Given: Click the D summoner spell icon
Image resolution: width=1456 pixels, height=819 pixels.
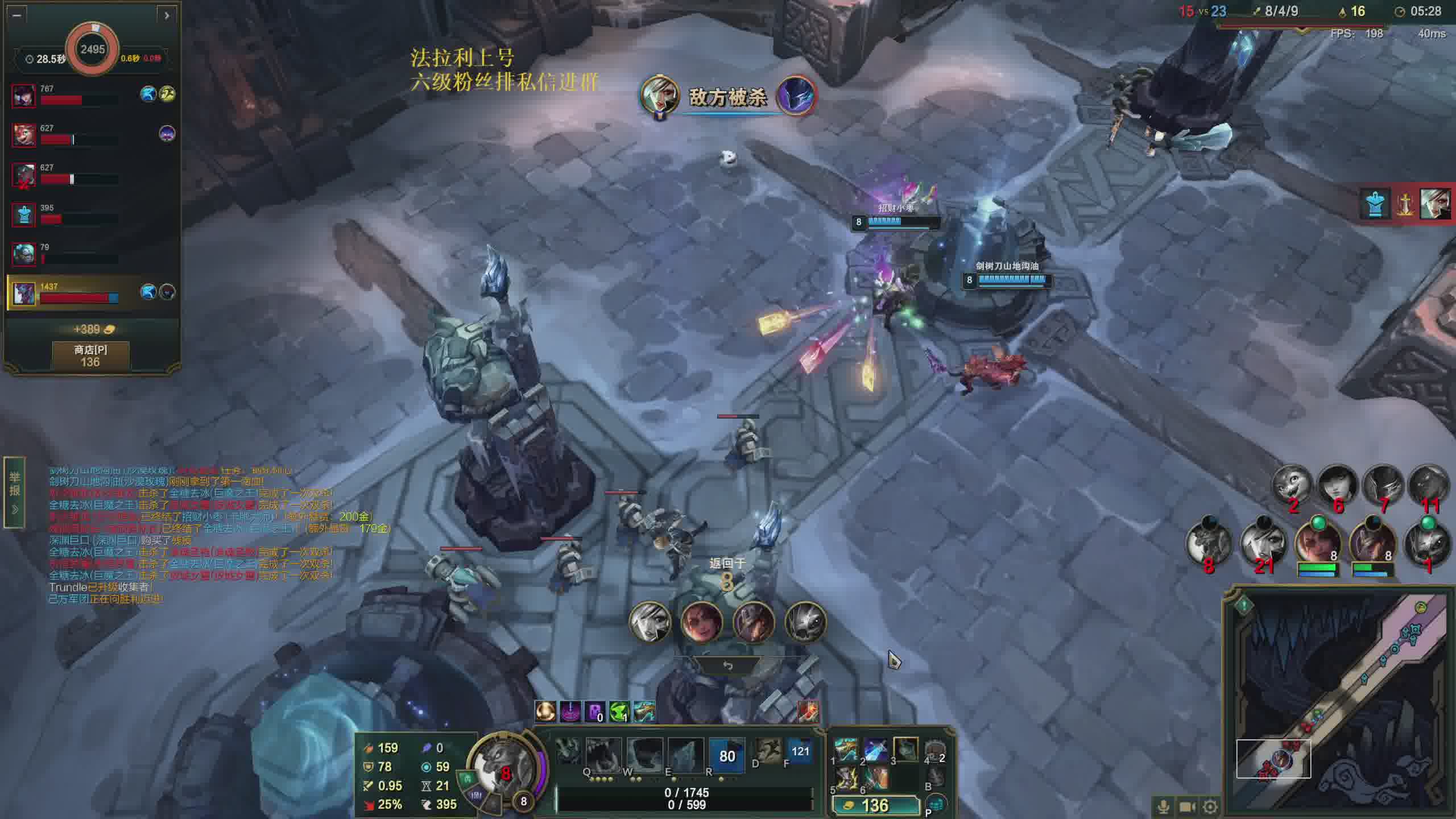Looking at the screenshot, I should [x=768, y=752].
